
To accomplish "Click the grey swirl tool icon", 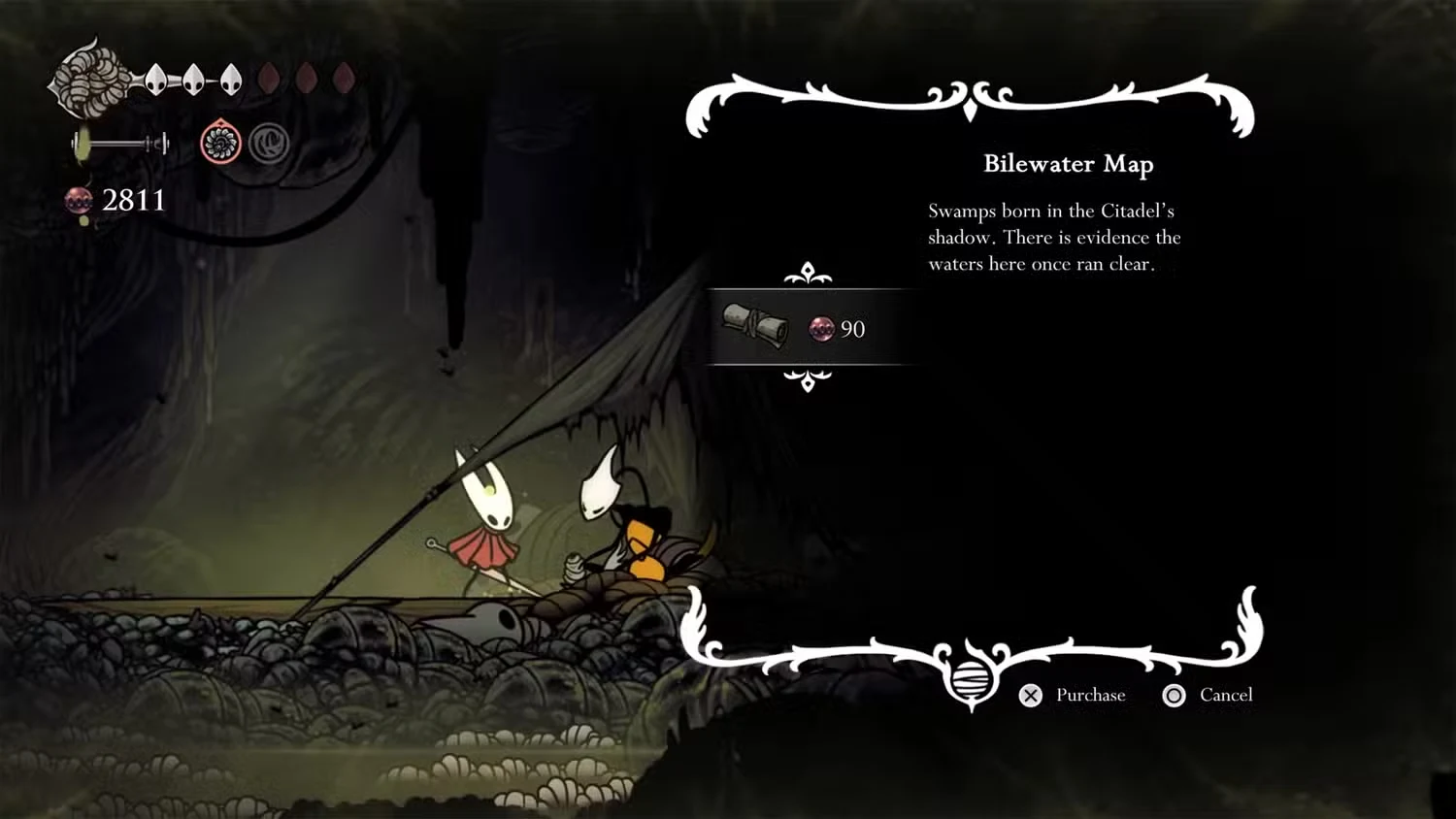I will pos(268,145).
